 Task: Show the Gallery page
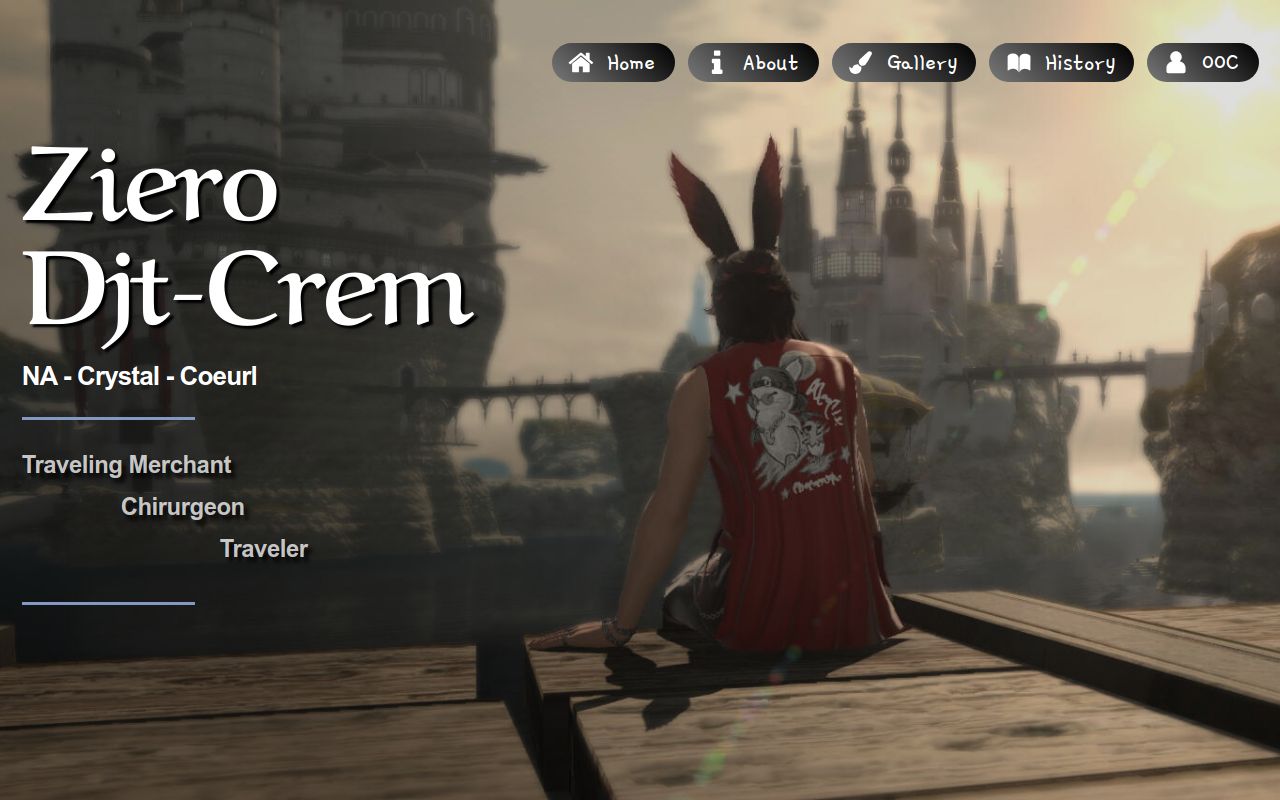click(x=903, y=63)
